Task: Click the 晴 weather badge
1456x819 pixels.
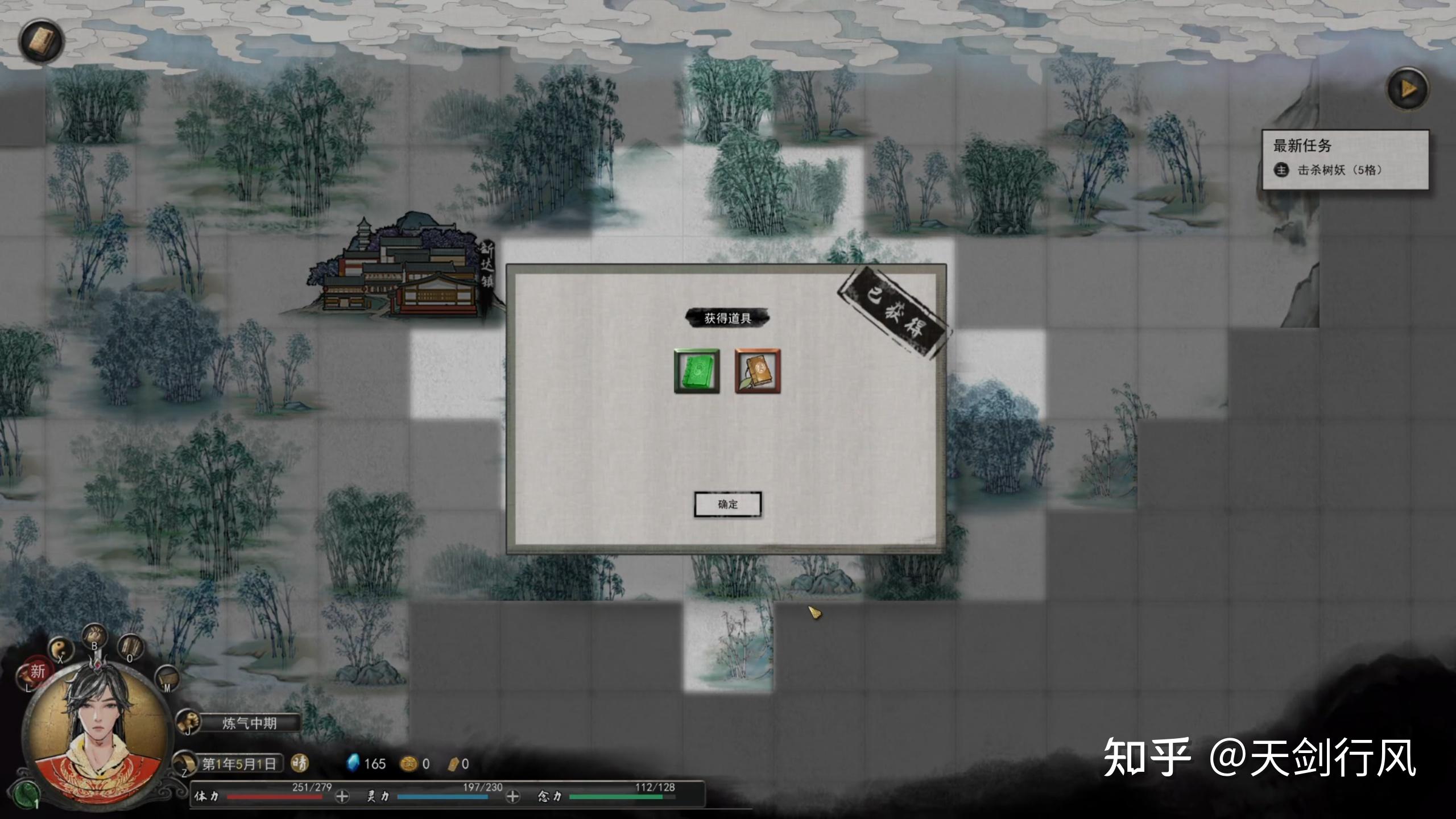Action: (300, 763)
